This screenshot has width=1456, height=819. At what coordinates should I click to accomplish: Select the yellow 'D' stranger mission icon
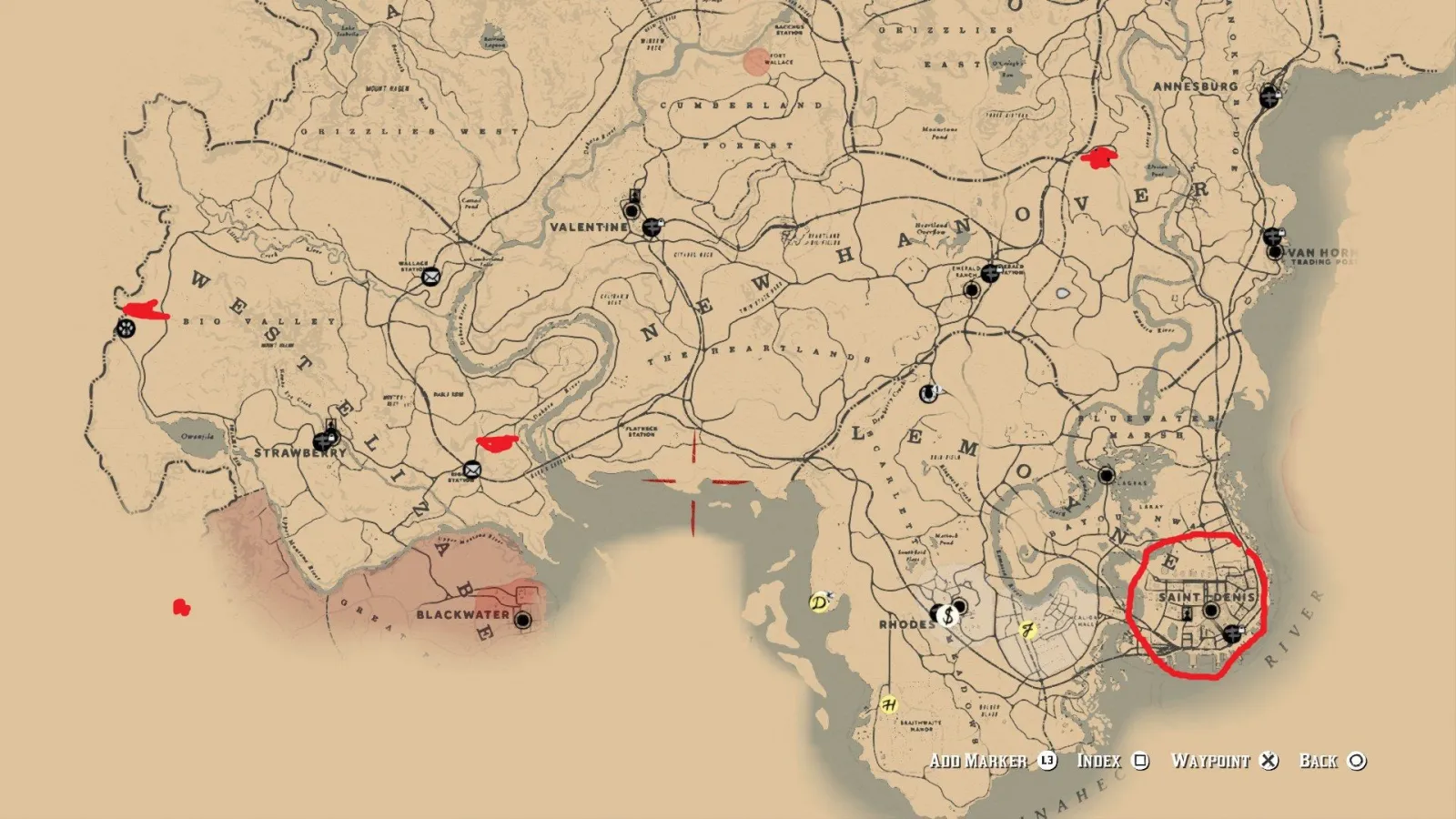819,602
